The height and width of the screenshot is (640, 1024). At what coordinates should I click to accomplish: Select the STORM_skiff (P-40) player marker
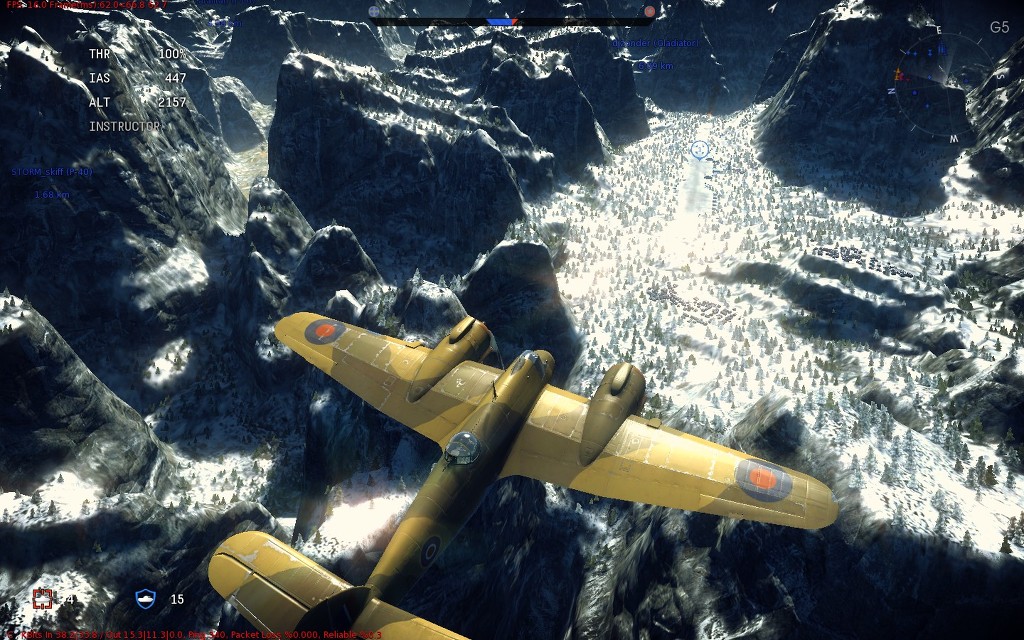(x=52, y=172)
